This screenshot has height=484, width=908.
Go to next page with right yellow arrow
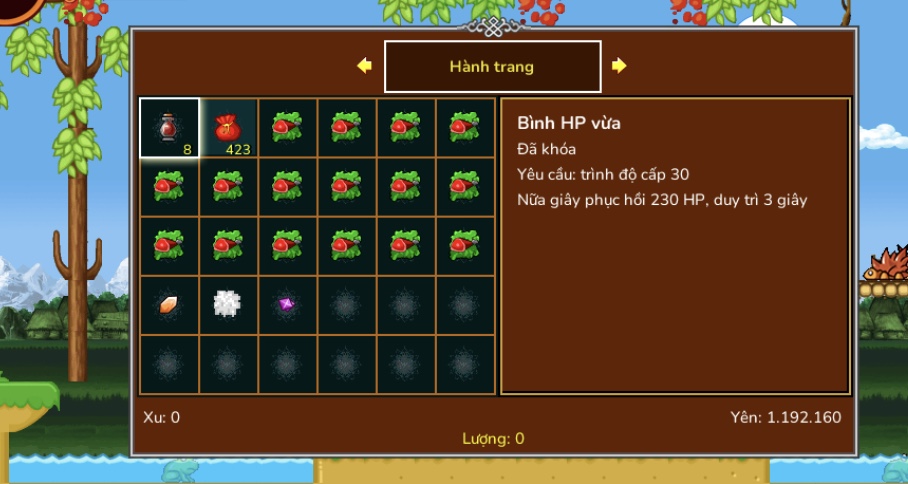619,66
